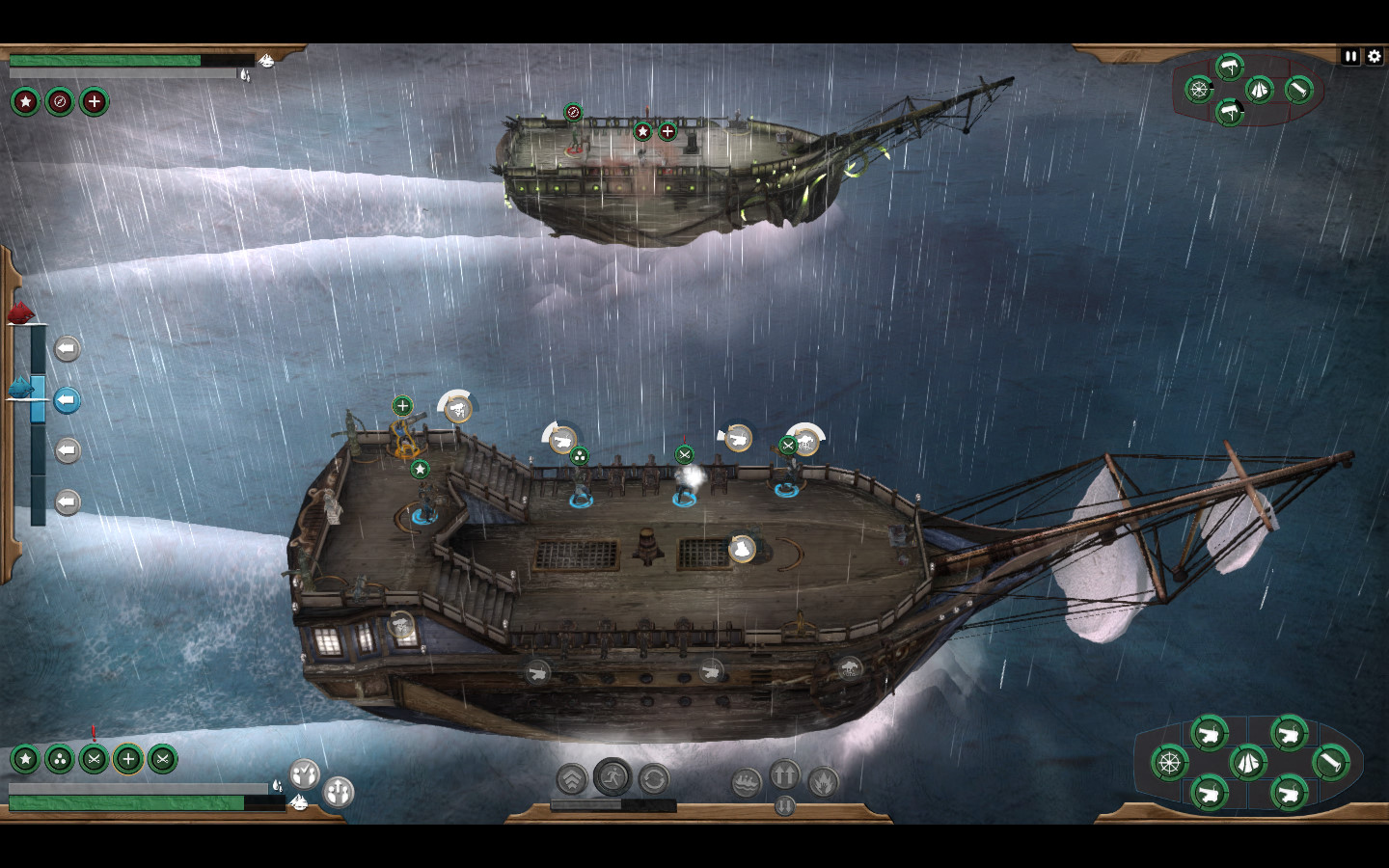Select the blue highlighted range arrow button
This screenshot has width=1389, height=868.
point(67,399)
